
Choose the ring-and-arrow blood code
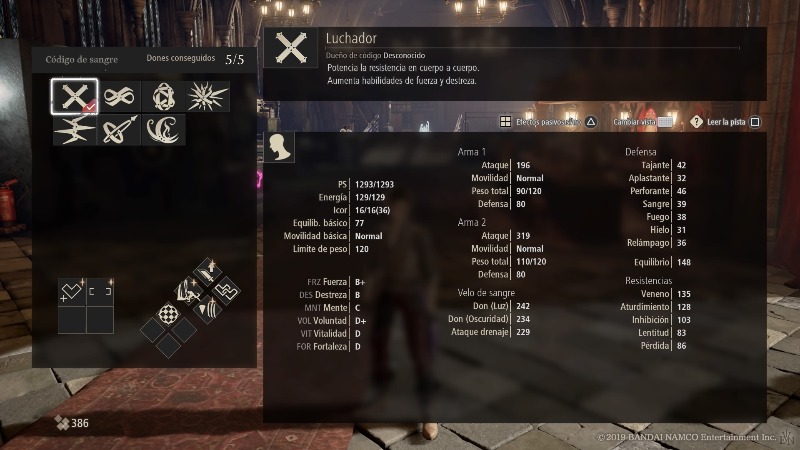point(120,131)
